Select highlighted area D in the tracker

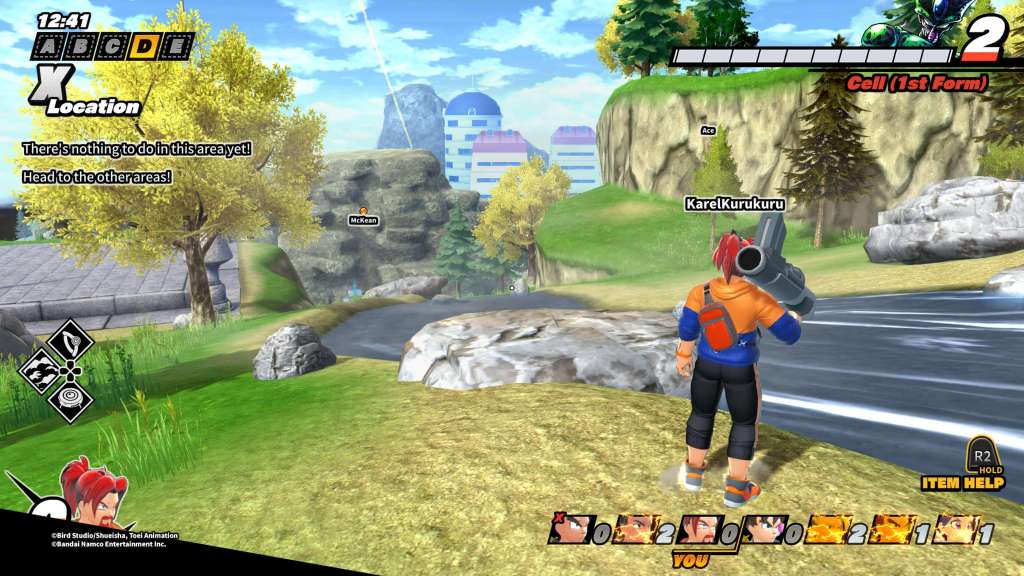[144, 45]
